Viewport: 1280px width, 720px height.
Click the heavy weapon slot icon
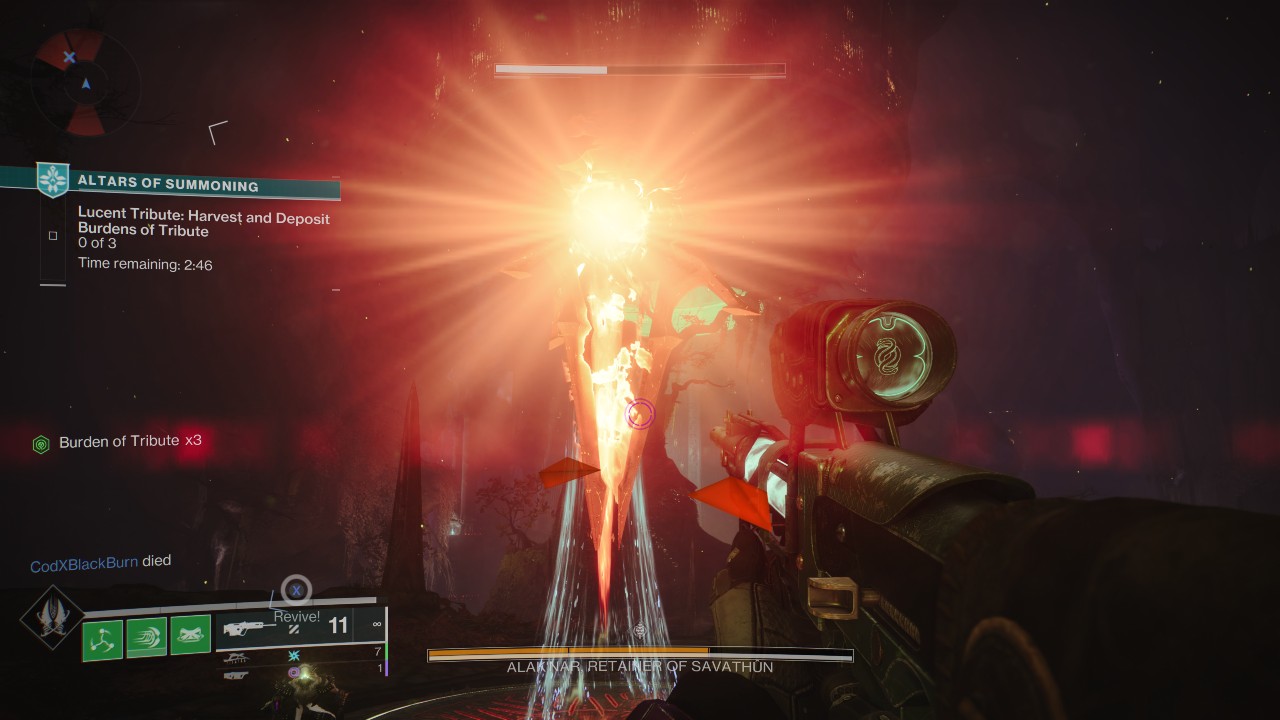click(x=235, y=675)
